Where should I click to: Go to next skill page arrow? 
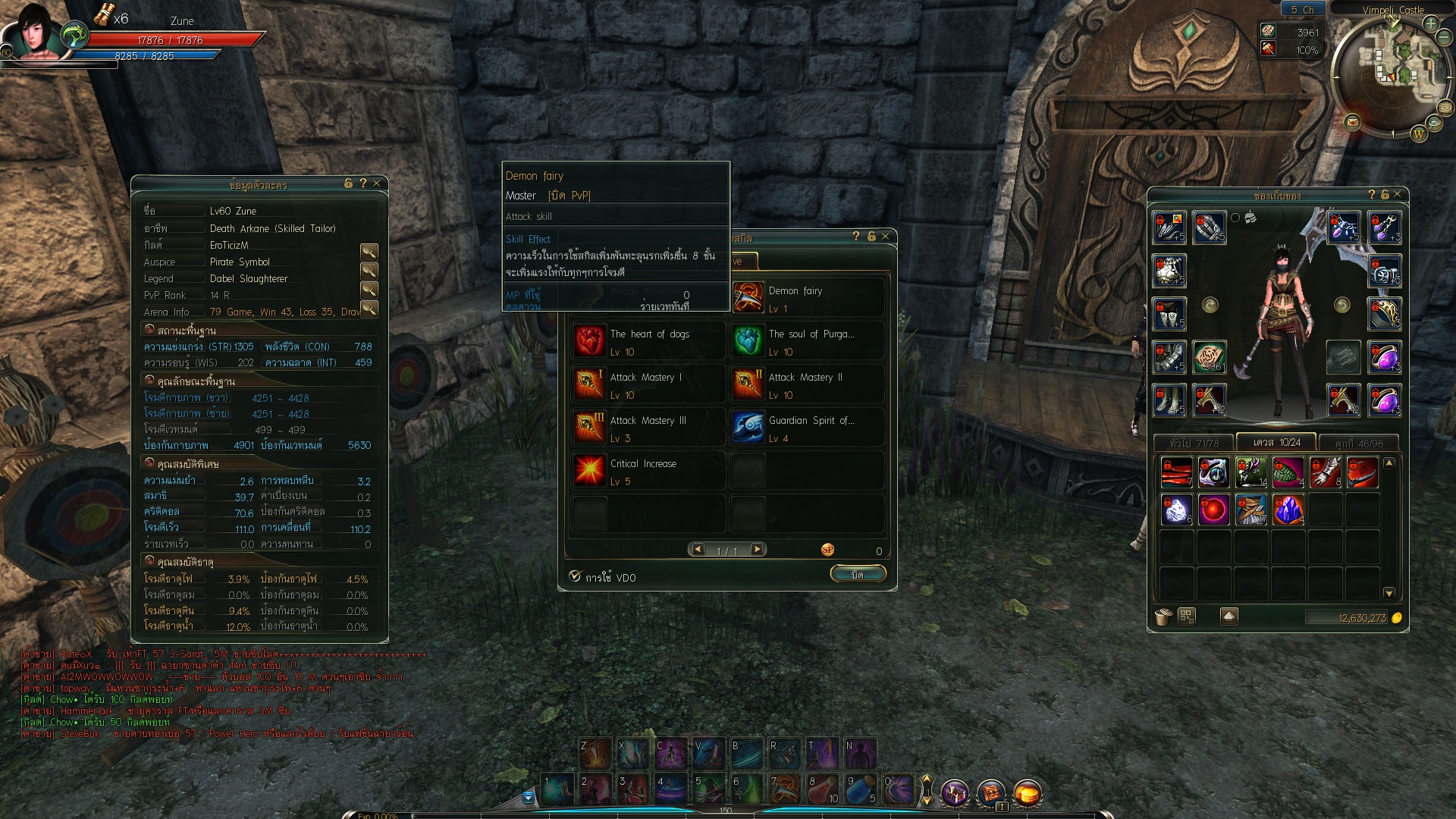(x=757, y=550)
